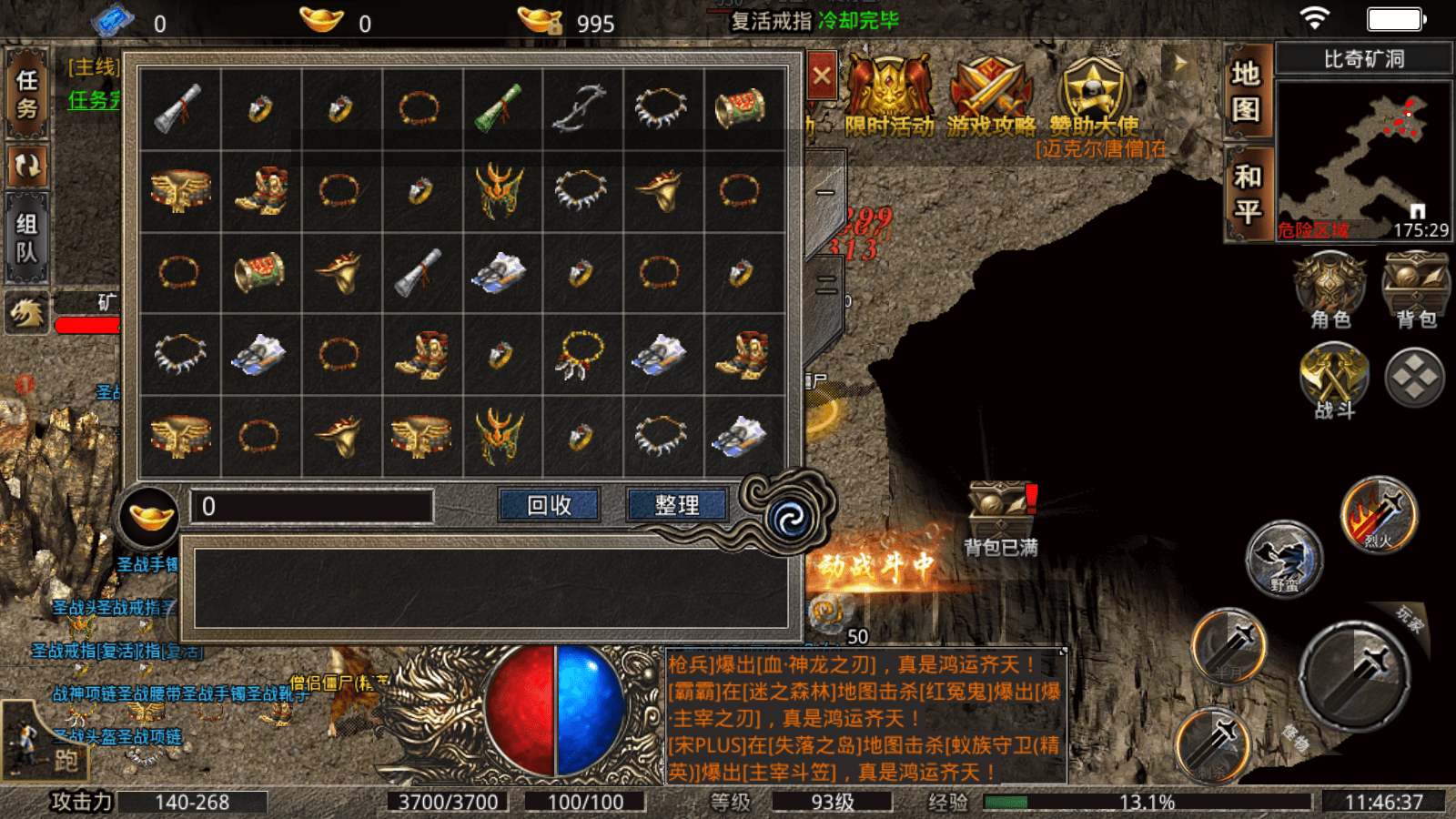The width and height of the screenshot is (1456, 819).
Task: Click the gold ingot amount field
Action: point(311,506)
